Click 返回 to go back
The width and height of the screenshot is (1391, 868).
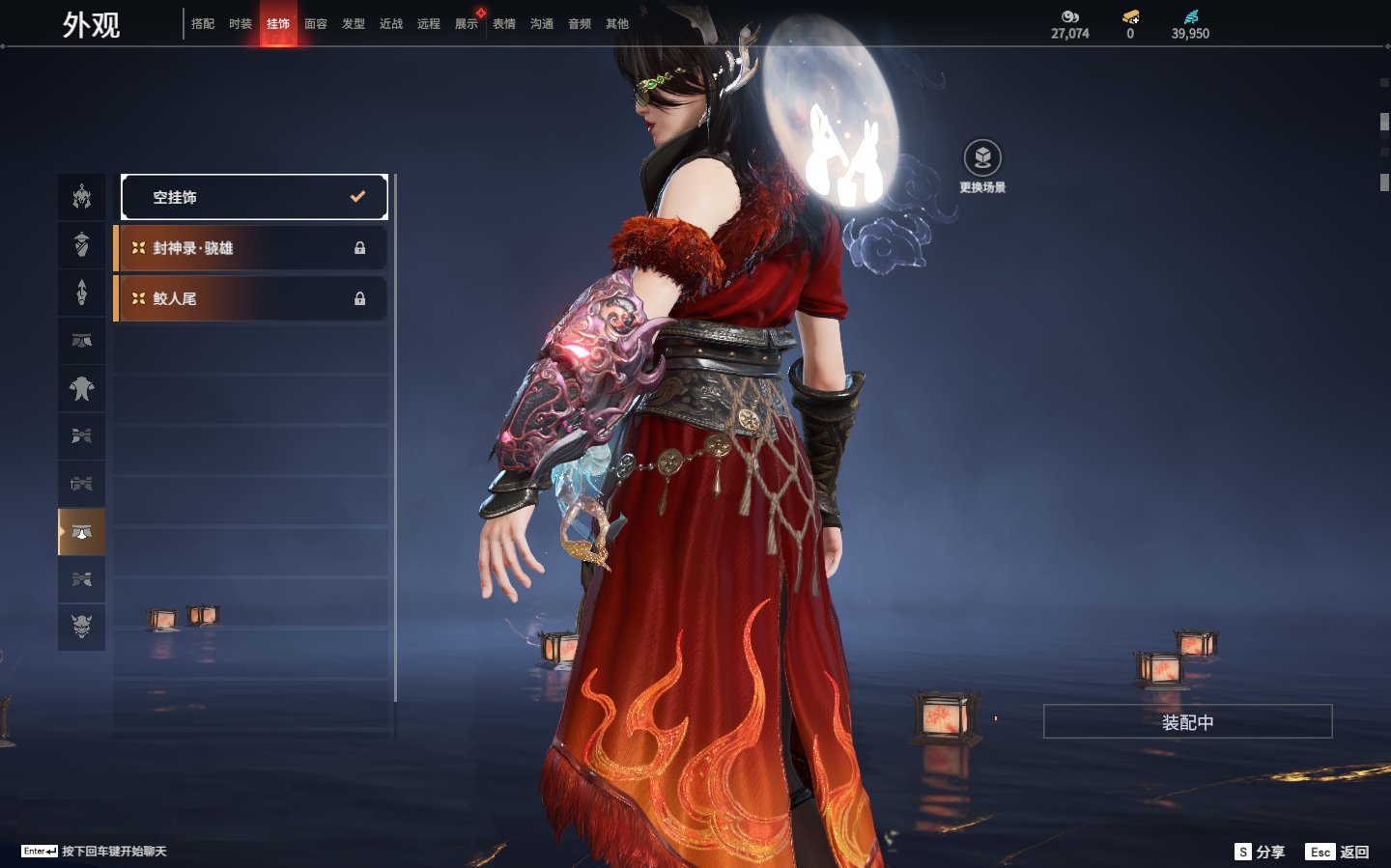point(1338,852)
